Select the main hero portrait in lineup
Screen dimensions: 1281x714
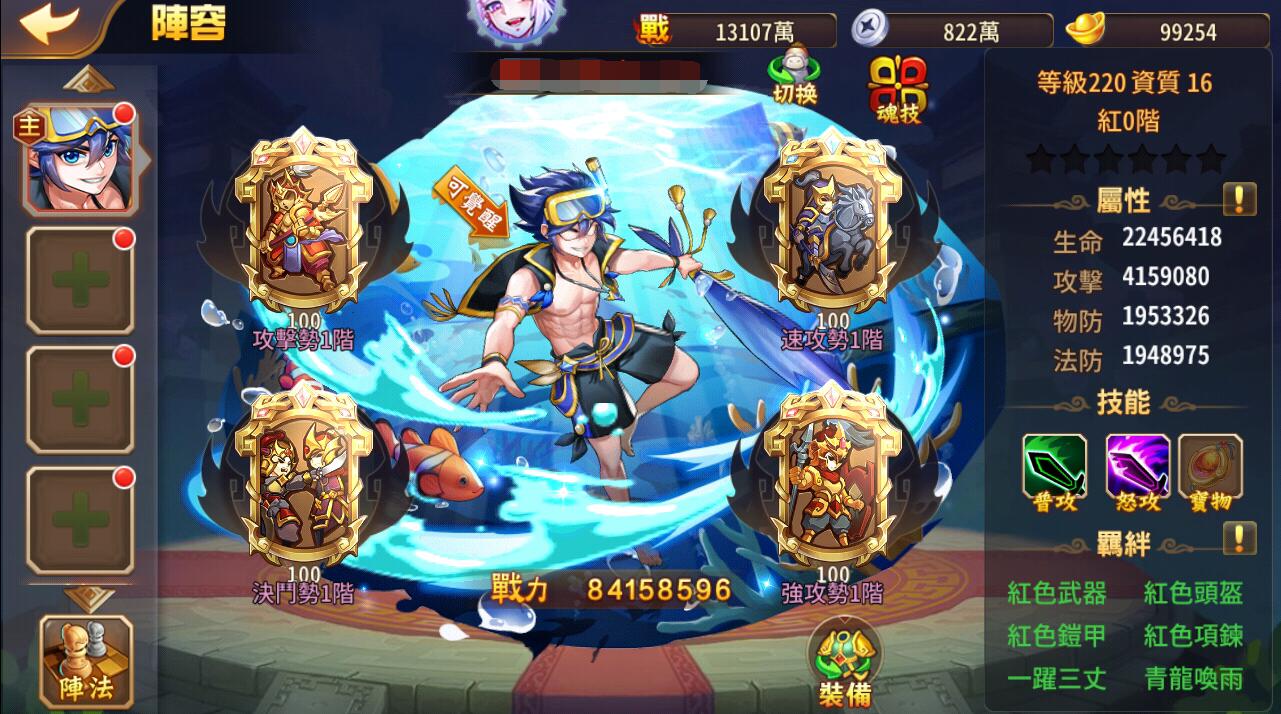[x=79, y=160]
